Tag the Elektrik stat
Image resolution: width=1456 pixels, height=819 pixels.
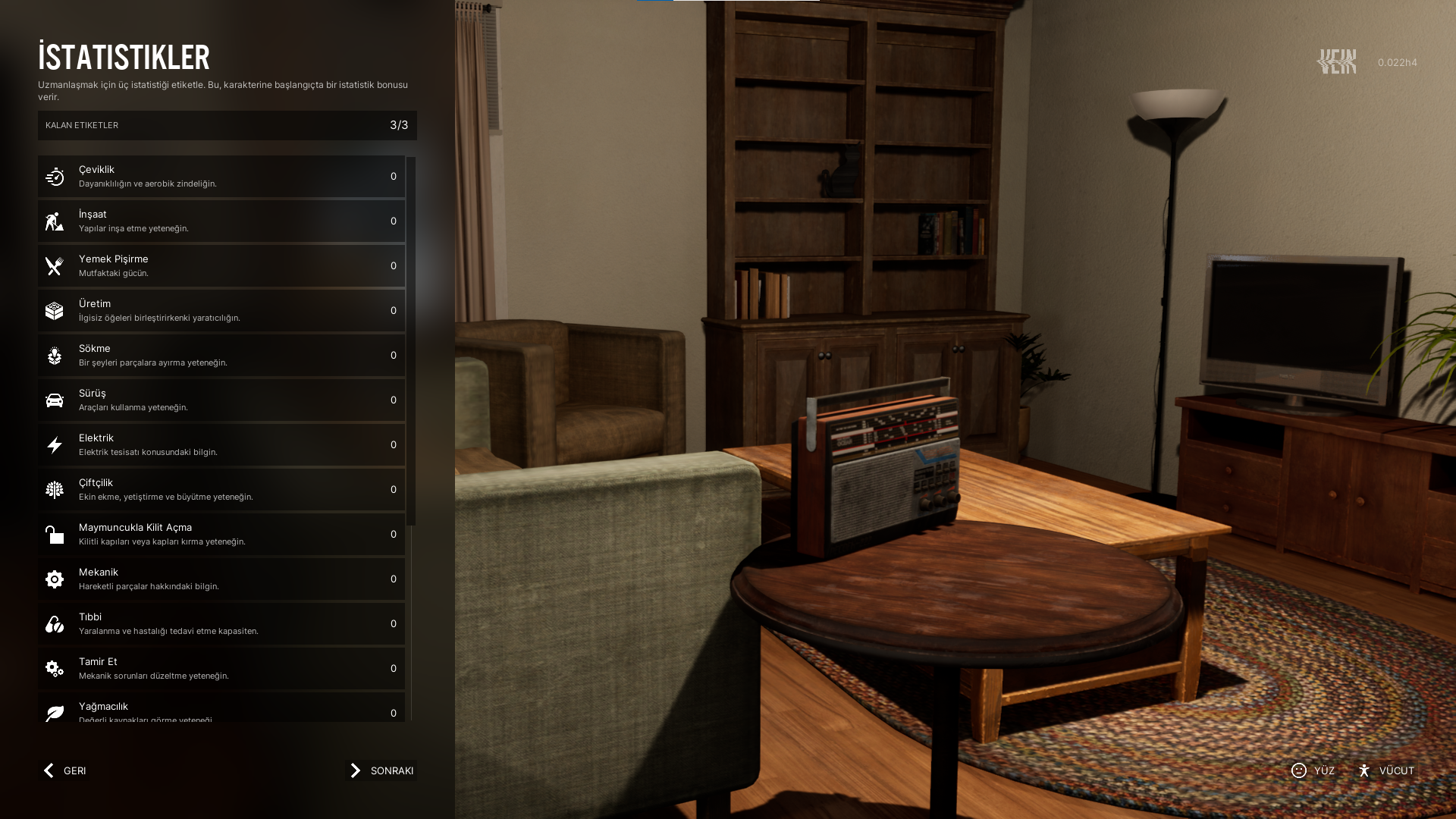click(221, 445)
